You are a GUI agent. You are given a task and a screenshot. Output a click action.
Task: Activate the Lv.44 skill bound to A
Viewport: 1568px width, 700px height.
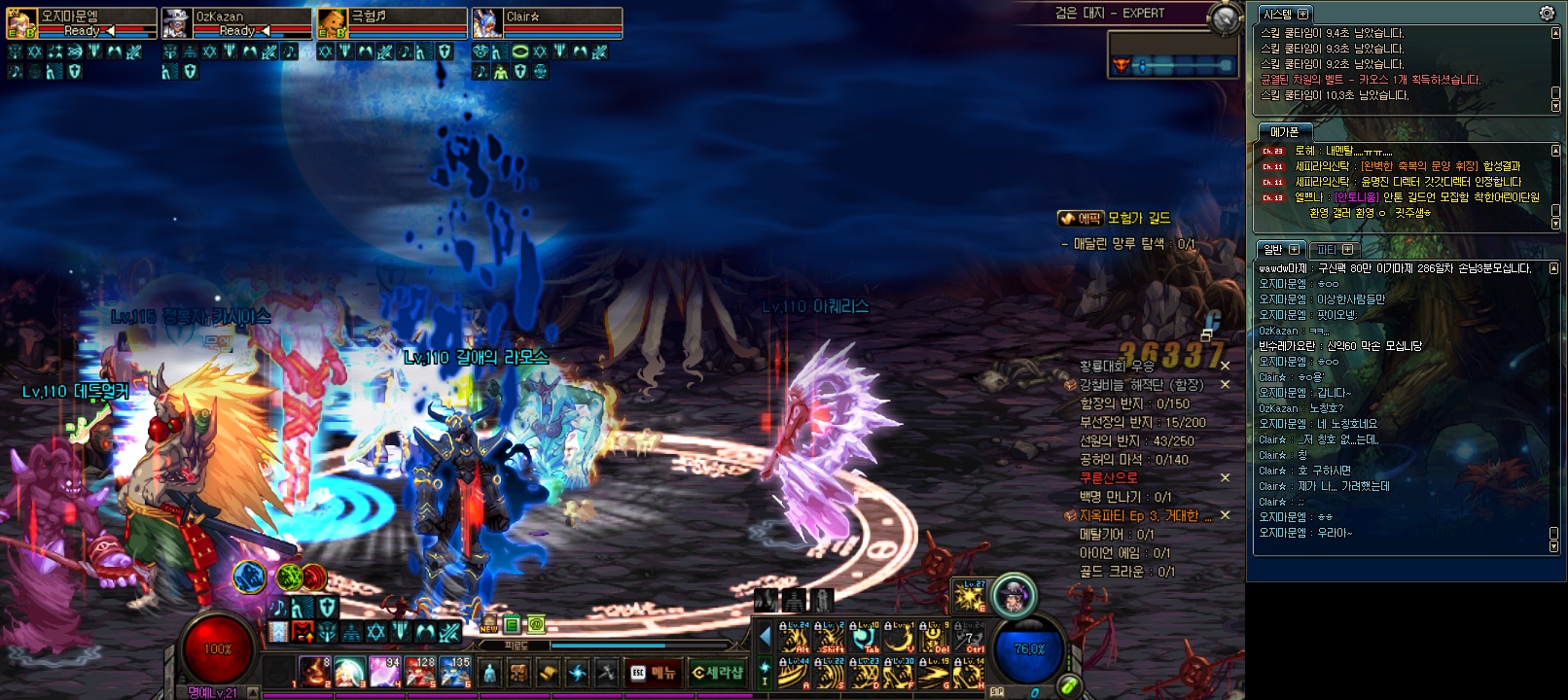[x=795, y=673]
